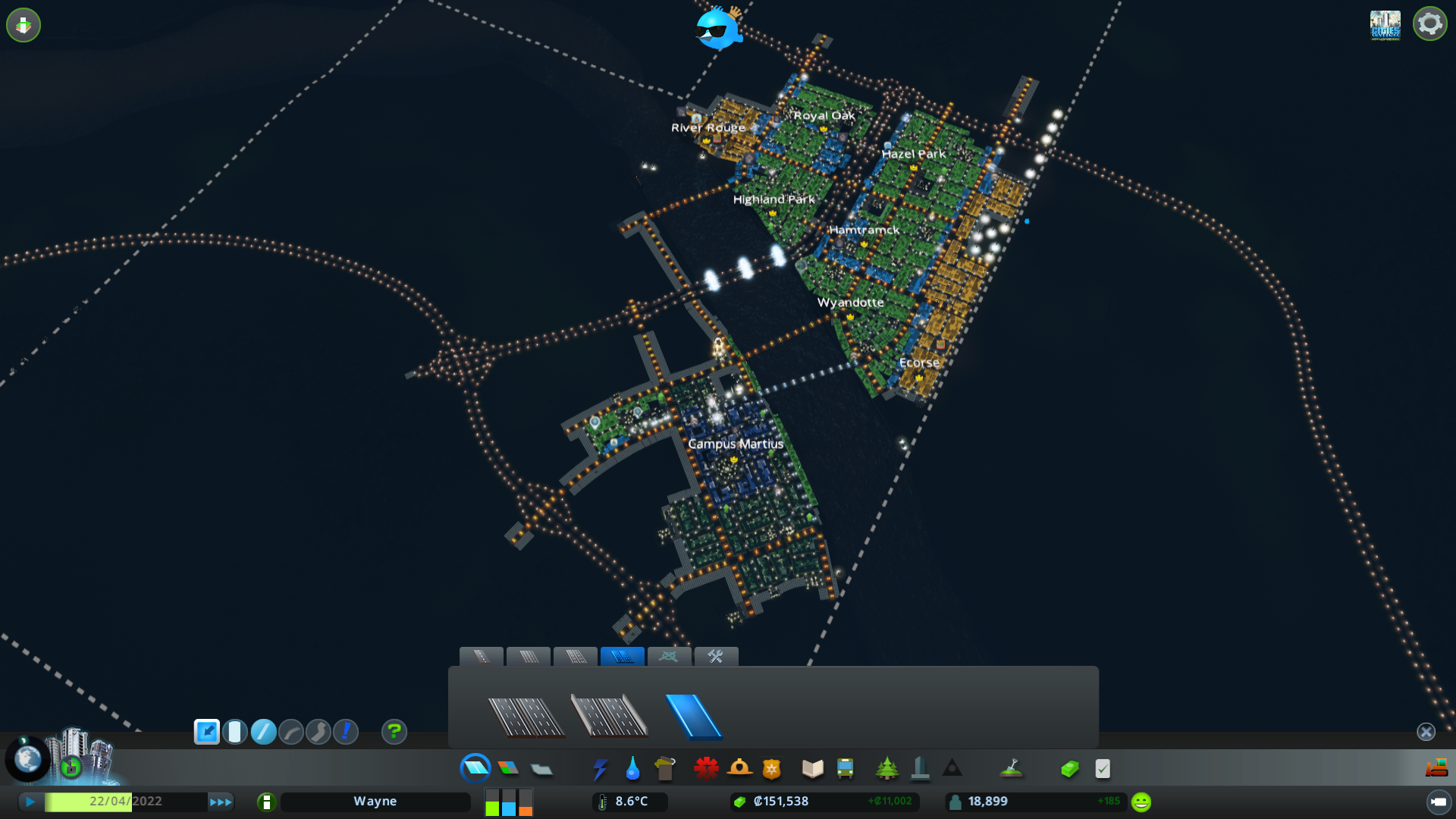Enable the road upgrade exclamation tool
Screen dimensions: 1456x819
[346, 732]
